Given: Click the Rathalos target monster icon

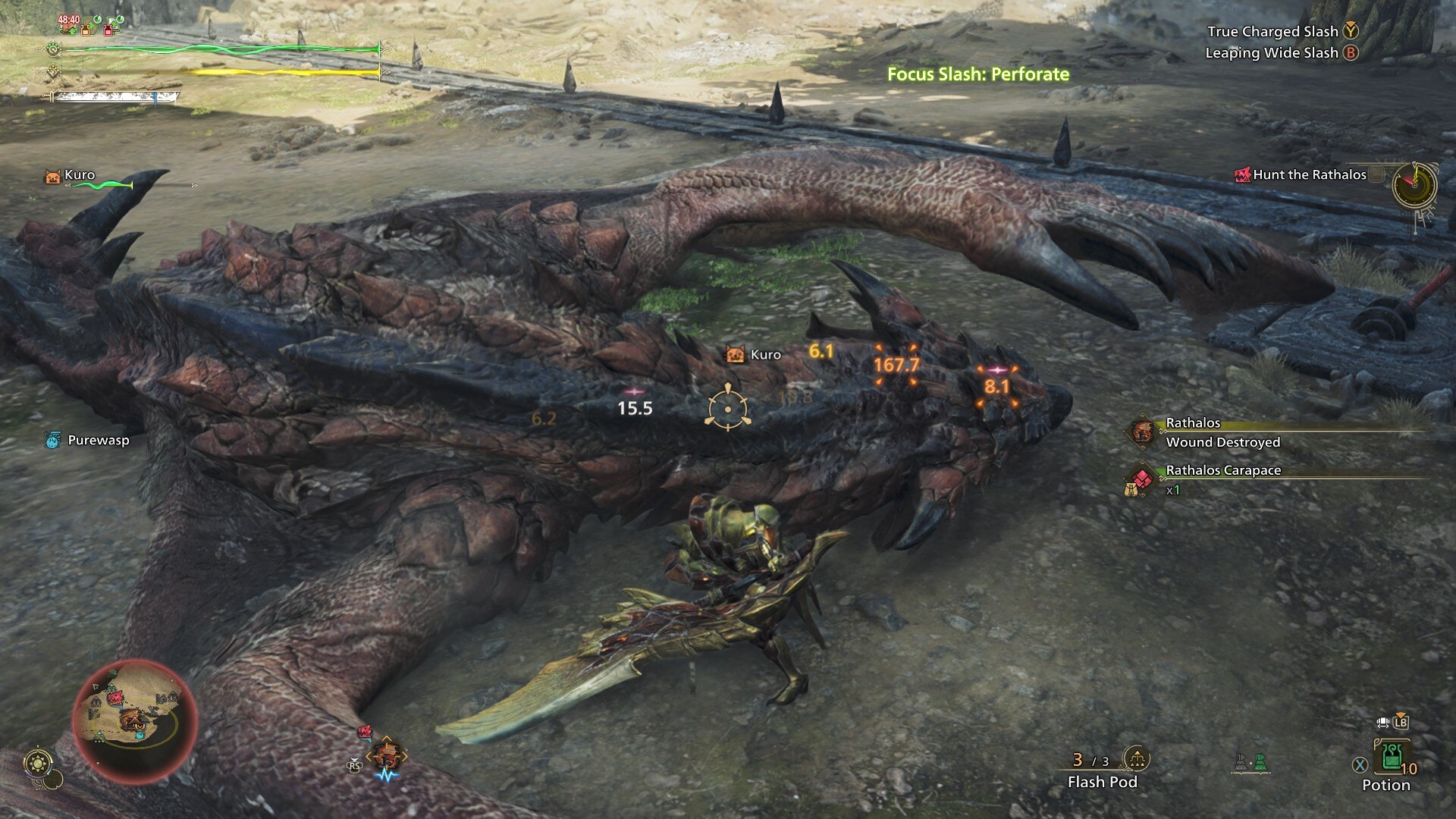Looking at the screenshot, I should [387, 756].
